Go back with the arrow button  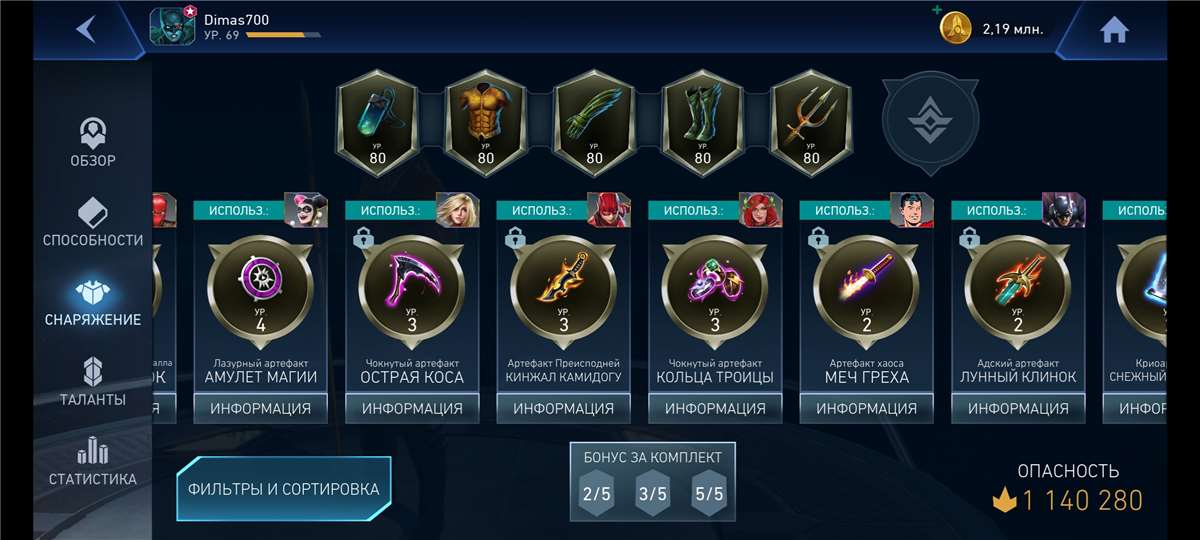(87, 29)
